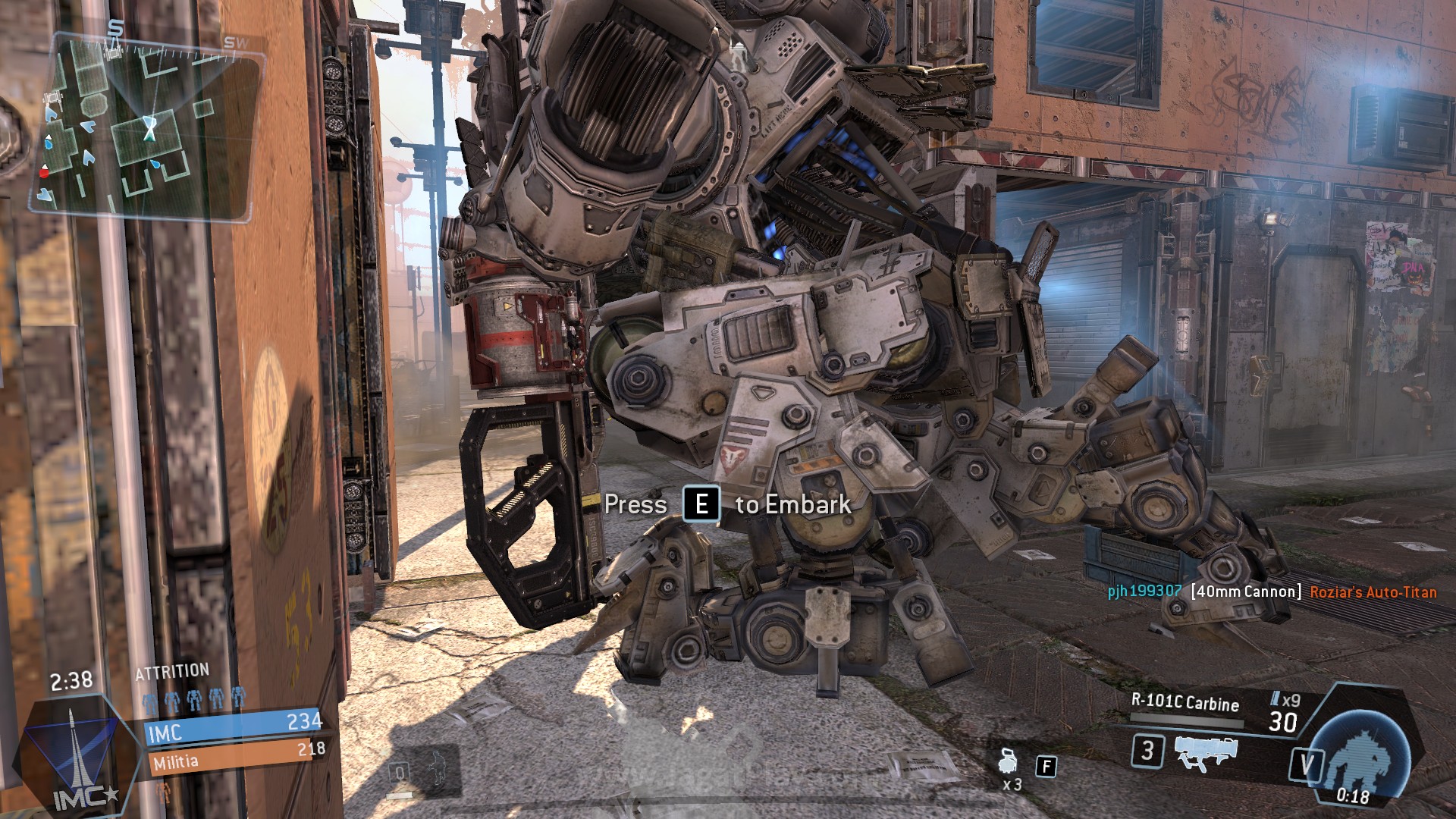Viewport: 1456px width, 819px height.
Task: Toggle the F ordnance keybind indicator
Action: pyautogui.click(x=1046, y=767)
